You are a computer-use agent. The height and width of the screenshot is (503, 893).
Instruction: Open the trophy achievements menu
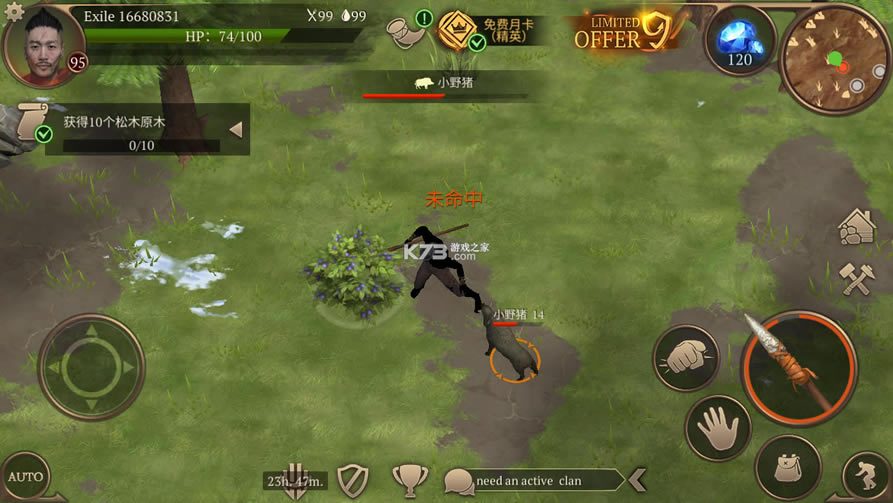click(409, 480)
